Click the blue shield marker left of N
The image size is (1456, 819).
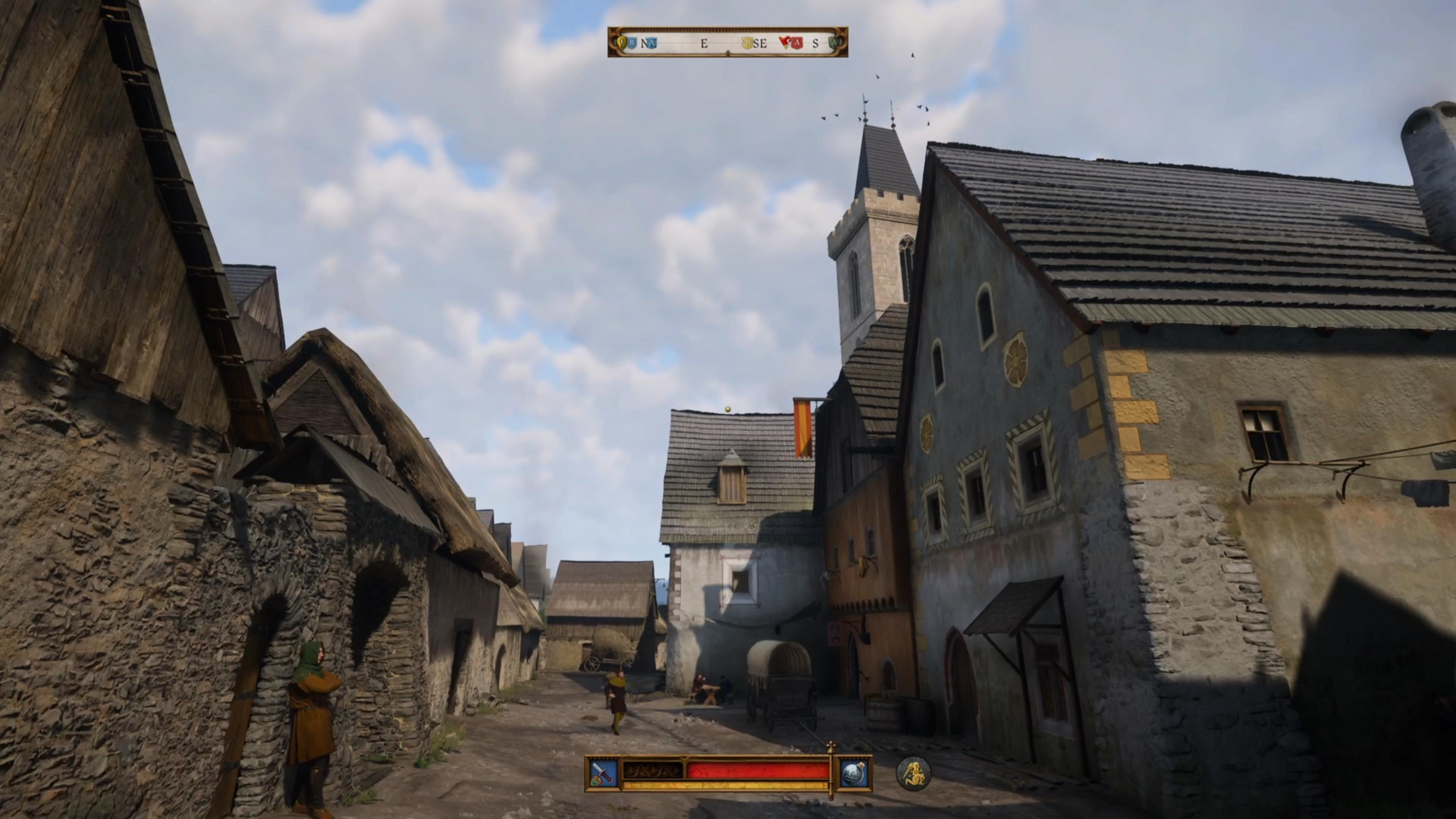632,43
